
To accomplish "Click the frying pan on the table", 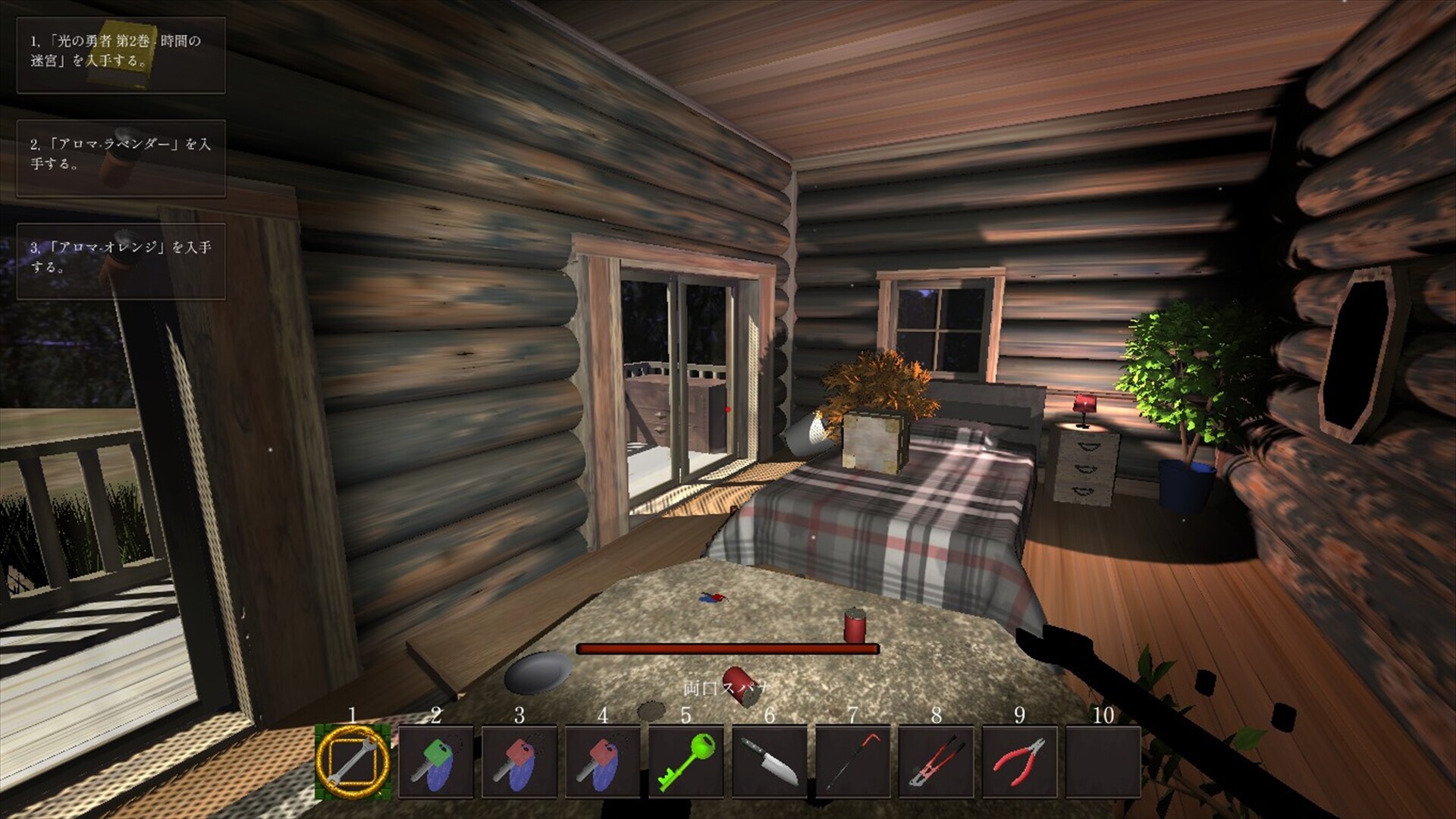I will pos(538,672).
